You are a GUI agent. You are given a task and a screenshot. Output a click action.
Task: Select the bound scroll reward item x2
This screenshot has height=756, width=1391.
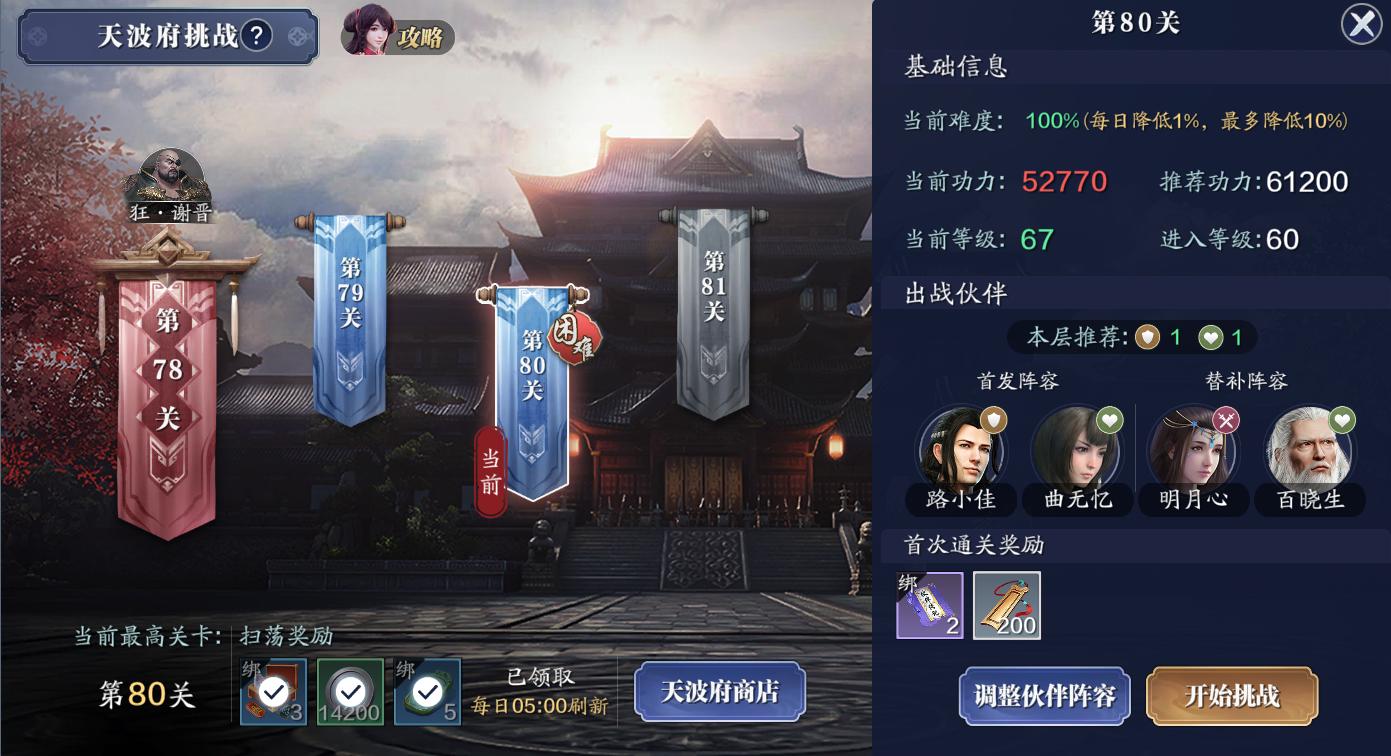[928, 604]
